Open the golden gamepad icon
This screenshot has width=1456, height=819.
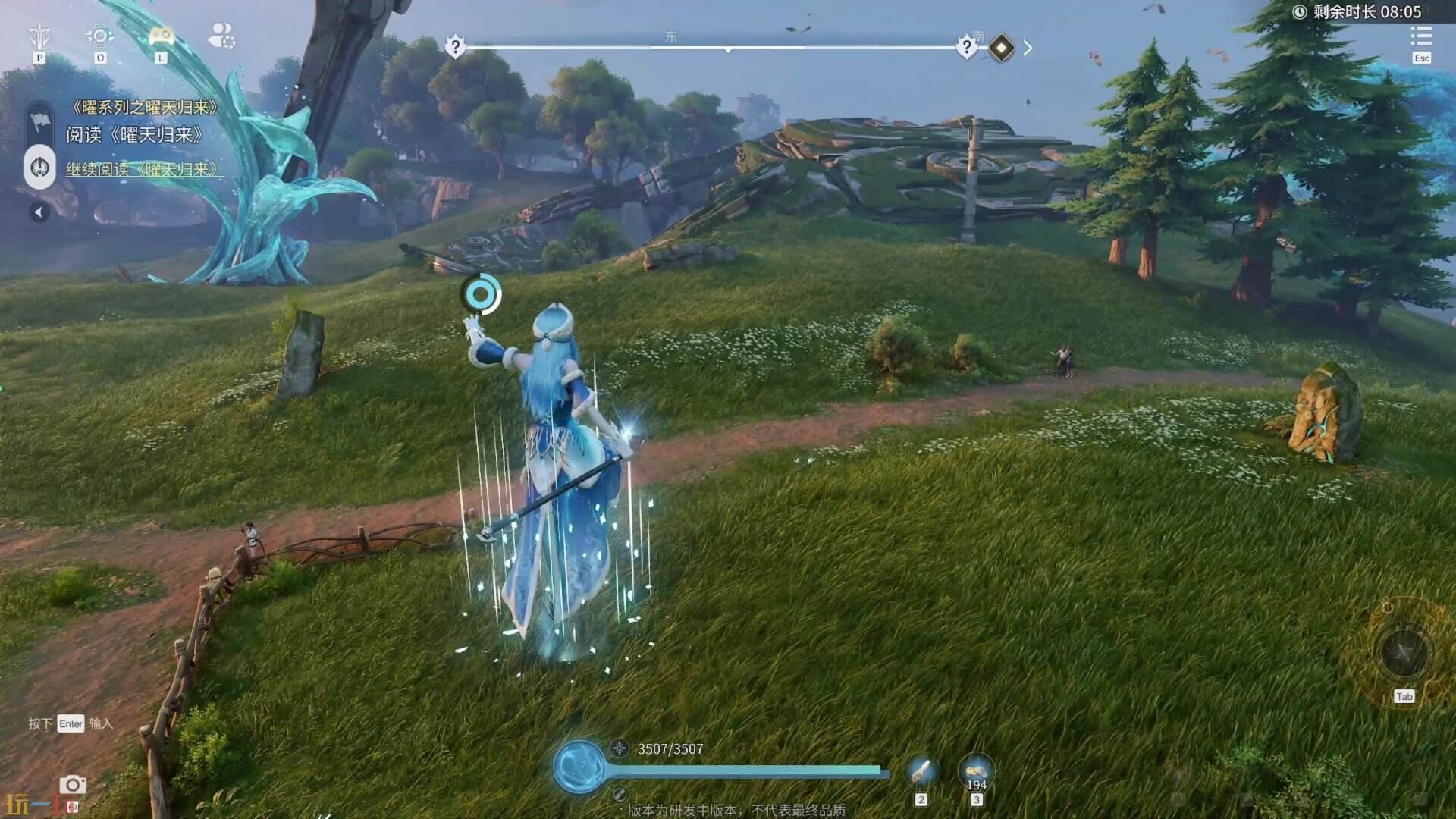(x=161, y=36)
